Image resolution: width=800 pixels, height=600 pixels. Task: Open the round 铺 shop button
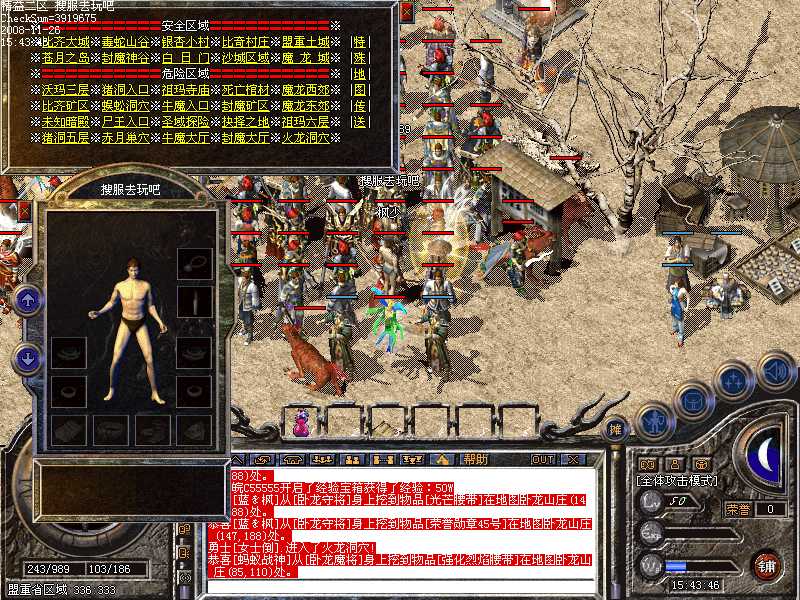(x=767, y=565)
